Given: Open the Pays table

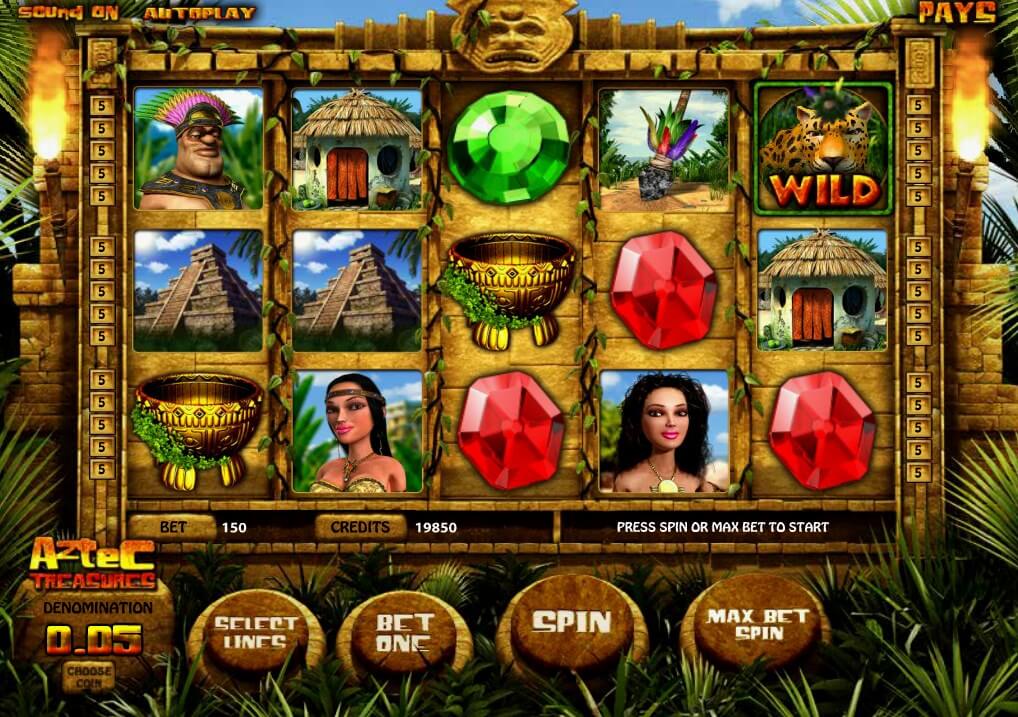Looking at the screenshot, I should (956, 13).
